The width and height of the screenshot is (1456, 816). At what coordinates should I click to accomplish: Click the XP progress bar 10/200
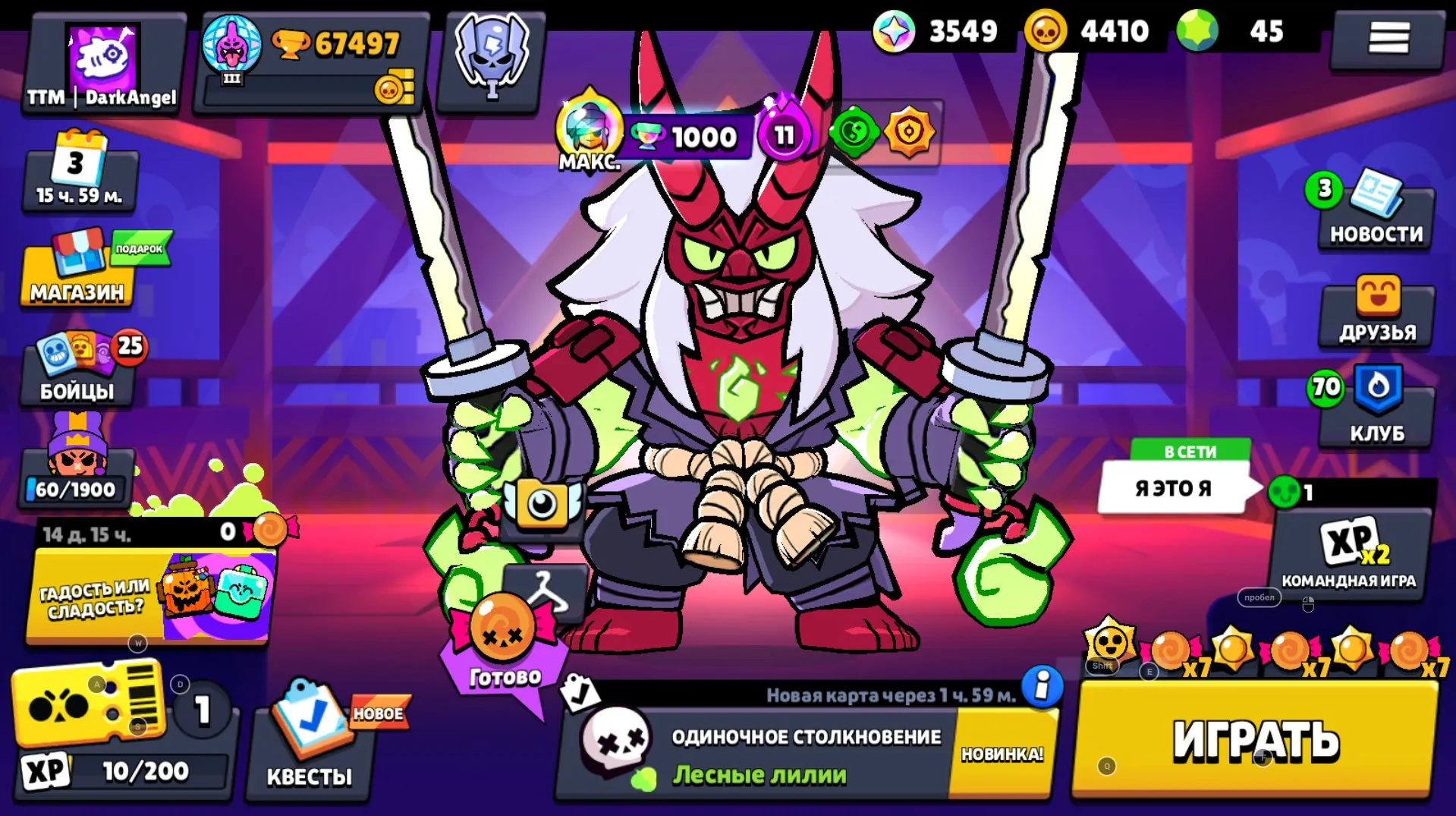129,769
